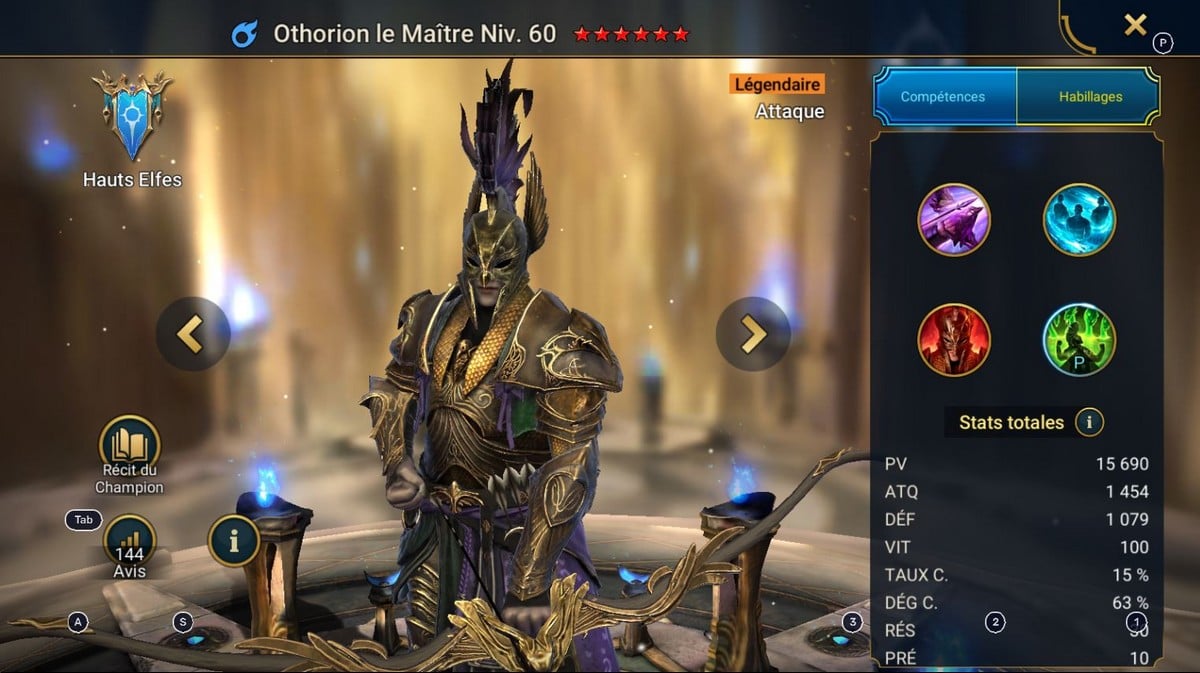Viewport: 1200px width, 673px height.
Task: Switch to the Compétences tab
Action: click(943, 97)
